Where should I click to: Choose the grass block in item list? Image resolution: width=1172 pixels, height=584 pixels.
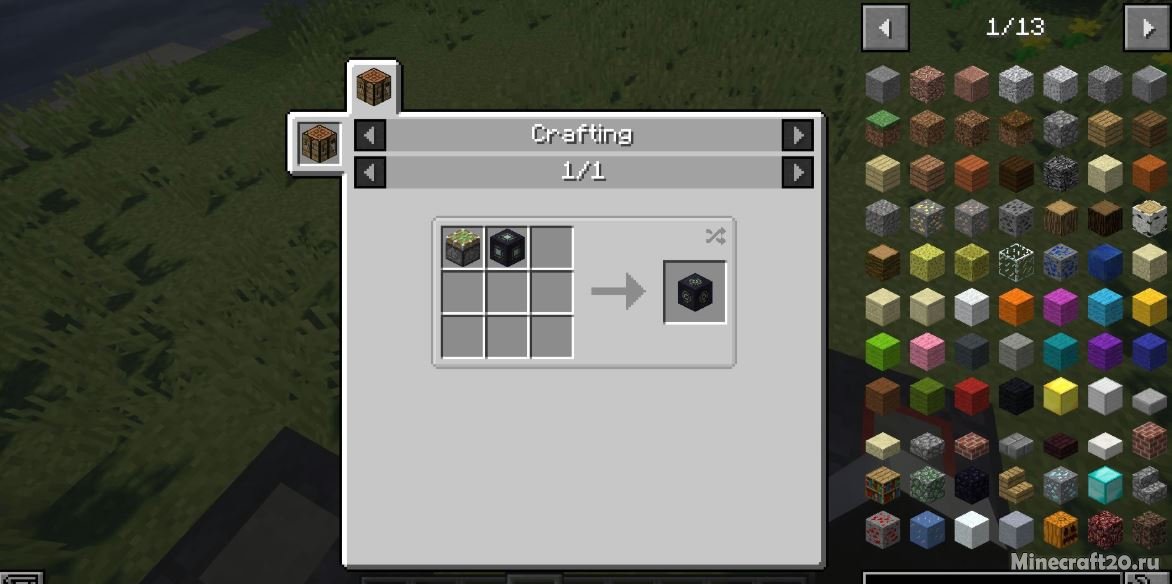[x=883, y=128]
